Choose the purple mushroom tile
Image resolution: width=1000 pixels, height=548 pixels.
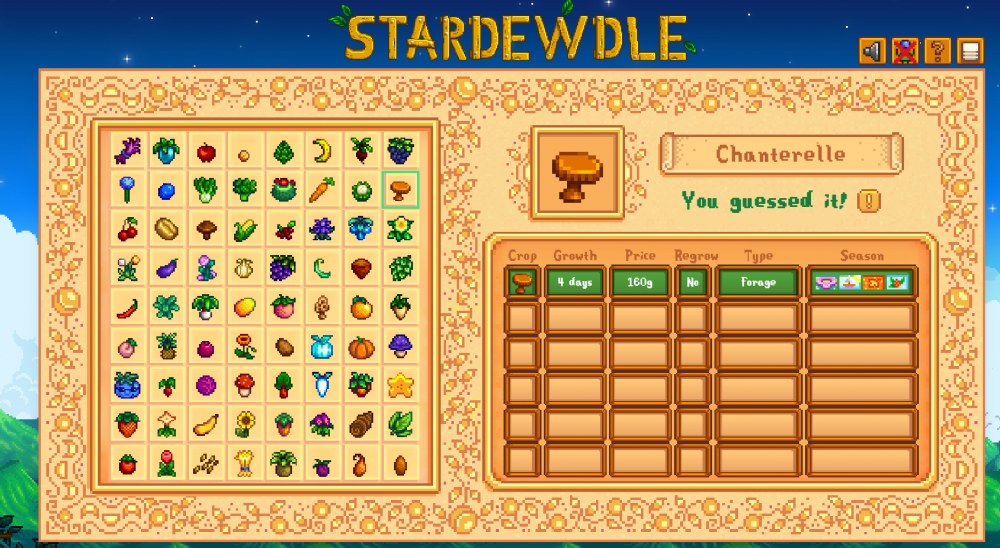[x=400, y=347]
